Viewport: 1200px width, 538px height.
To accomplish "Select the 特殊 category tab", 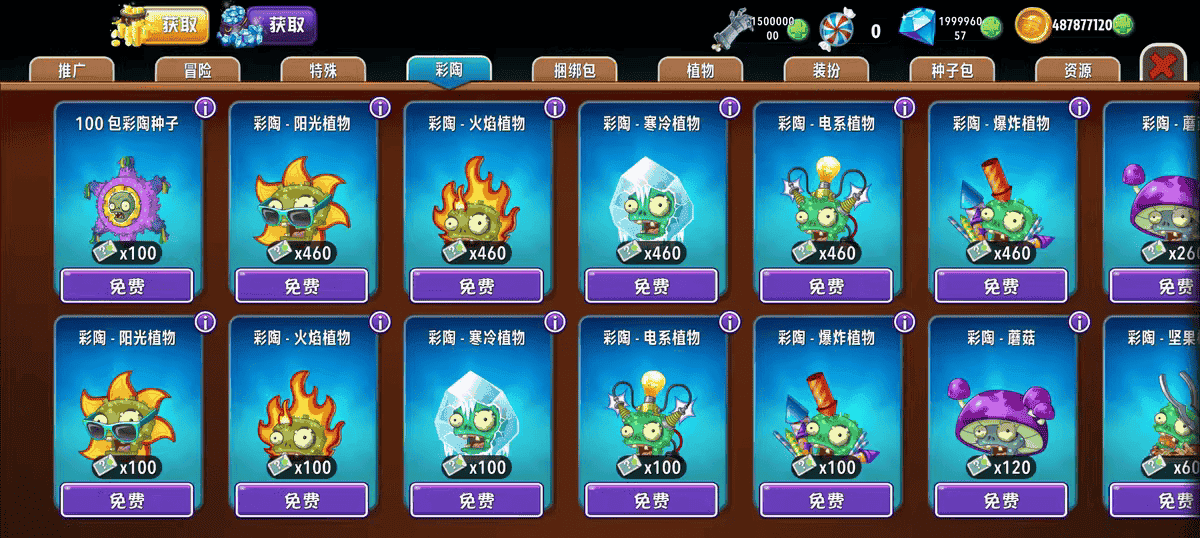I will tap(323, 70).
